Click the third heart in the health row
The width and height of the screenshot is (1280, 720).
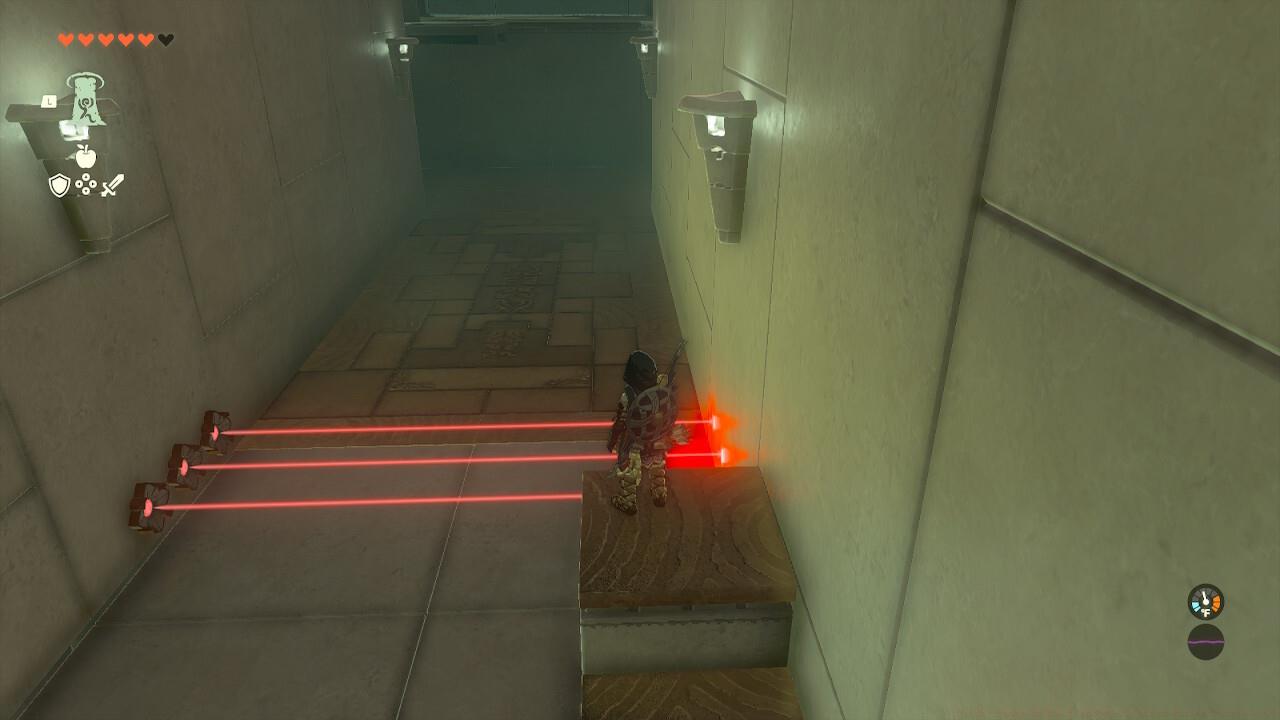pyautogui.click(x=105, y=39)
